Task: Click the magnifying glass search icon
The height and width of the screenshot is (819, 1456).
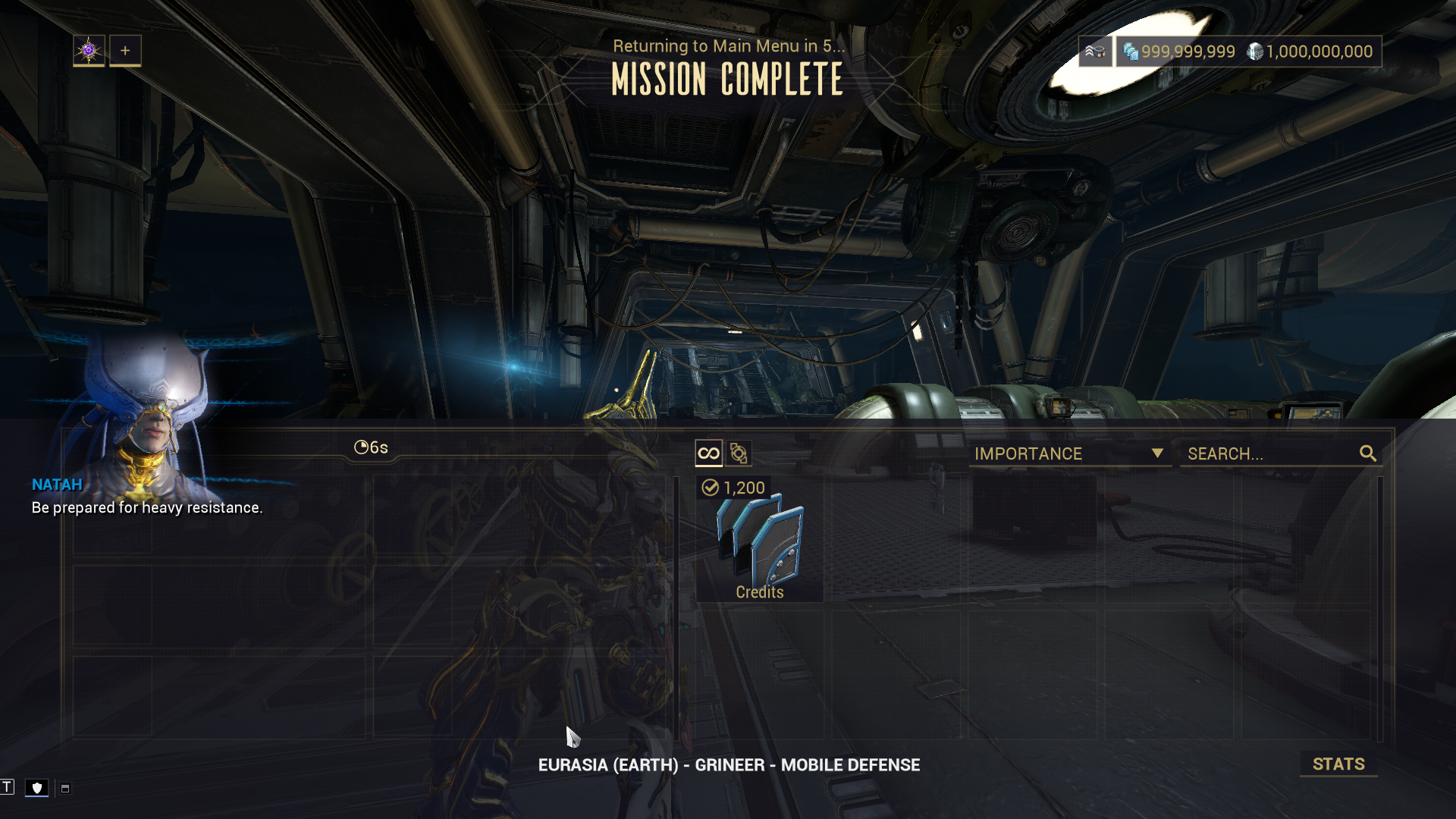Action: coord(1368,453)
